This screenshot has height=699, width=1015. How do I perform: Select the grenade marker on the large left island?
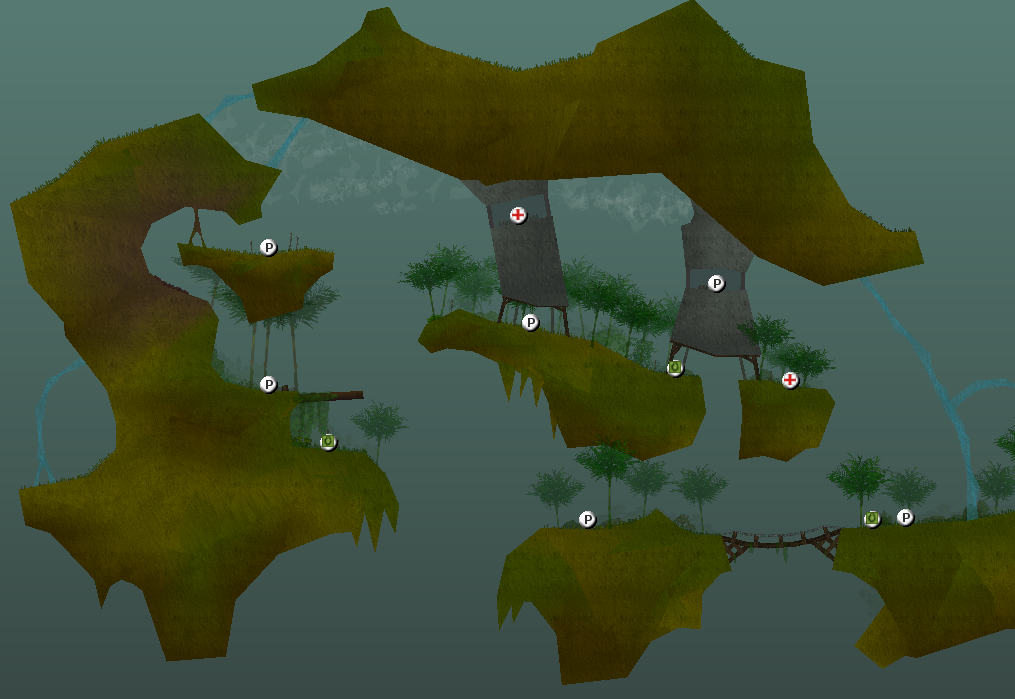tap(328, 441)
